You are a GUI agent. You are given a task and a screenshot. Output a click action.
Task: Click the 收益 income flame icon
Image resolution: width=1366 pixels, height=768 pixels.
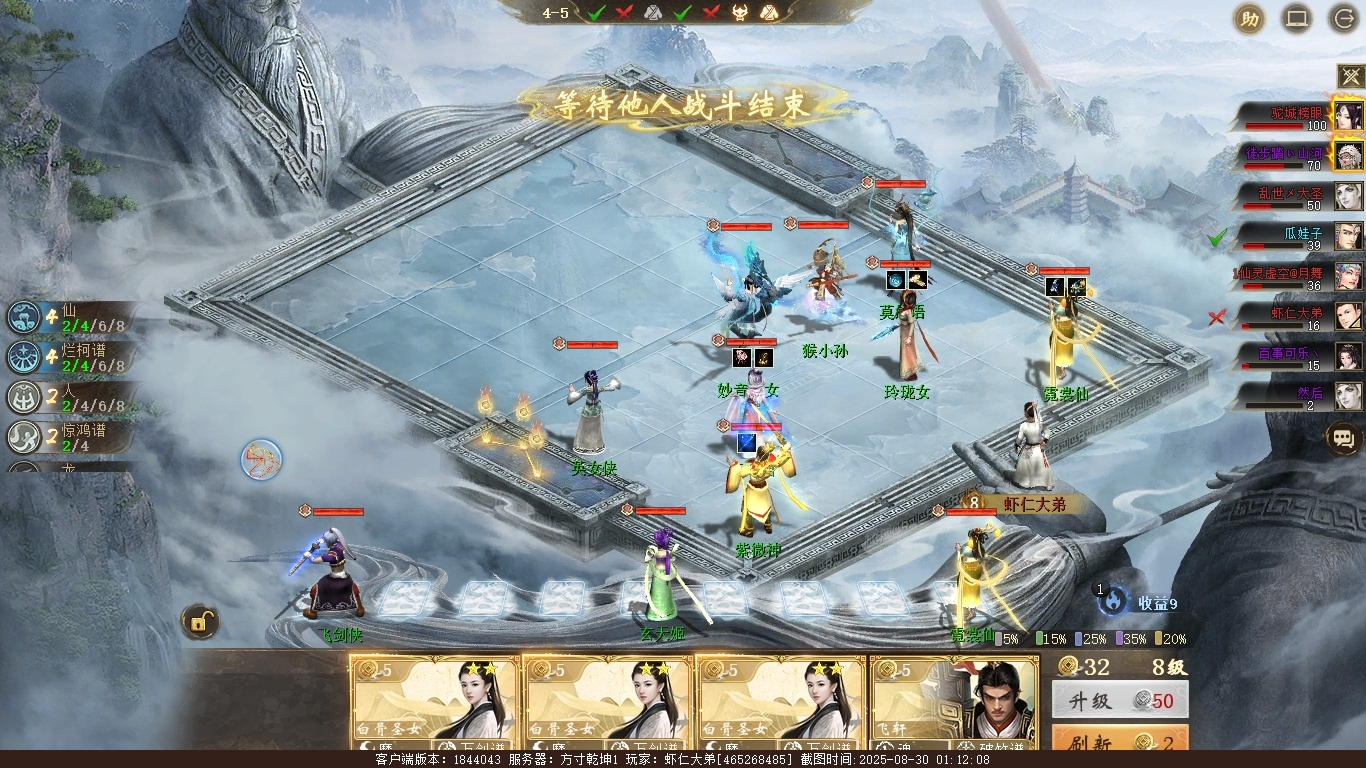[1112, 601]
